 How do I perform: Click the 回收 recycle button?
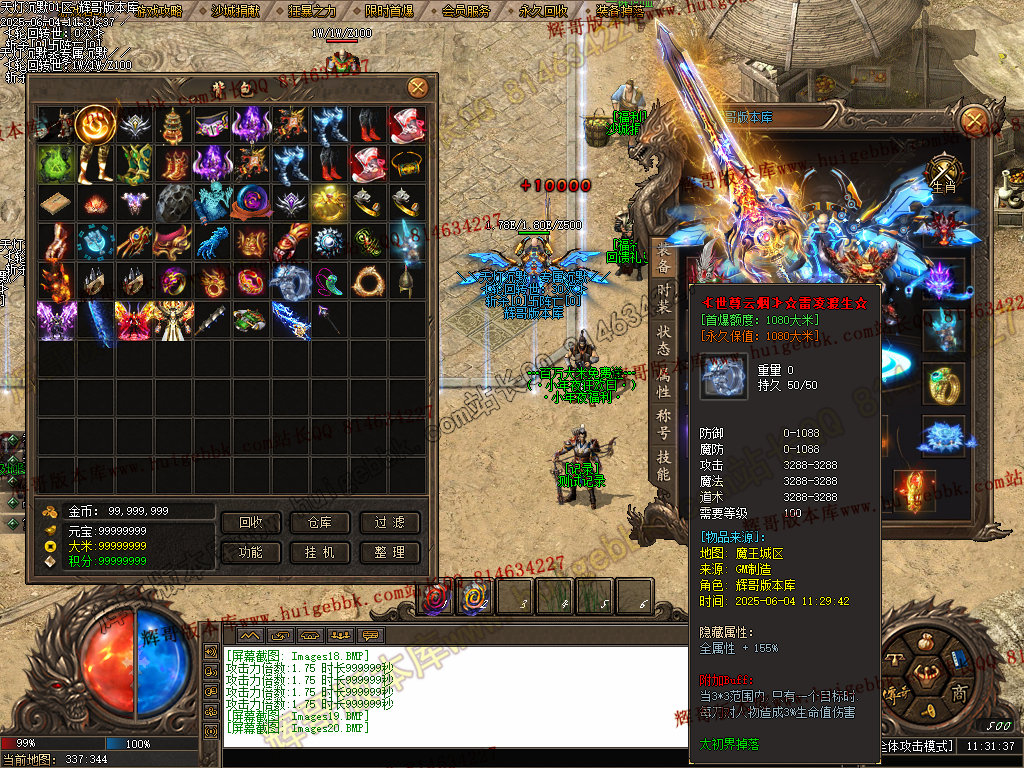251,523
